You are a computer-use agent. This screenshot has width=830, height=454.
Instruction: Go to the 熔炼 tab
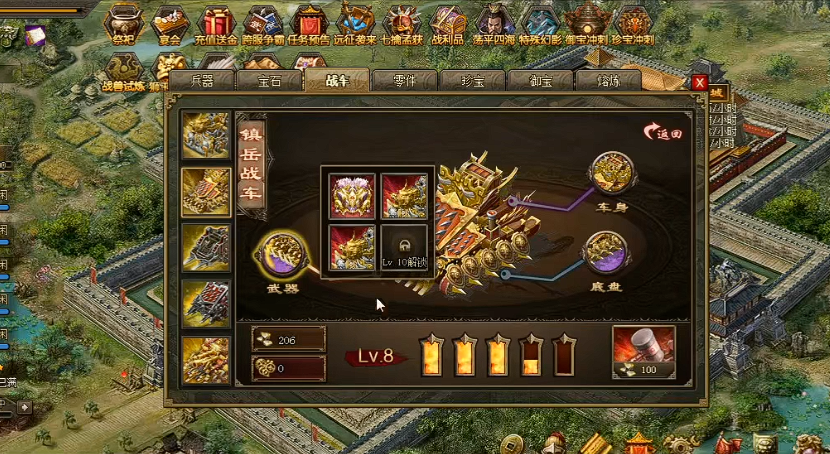click(609, 81)
